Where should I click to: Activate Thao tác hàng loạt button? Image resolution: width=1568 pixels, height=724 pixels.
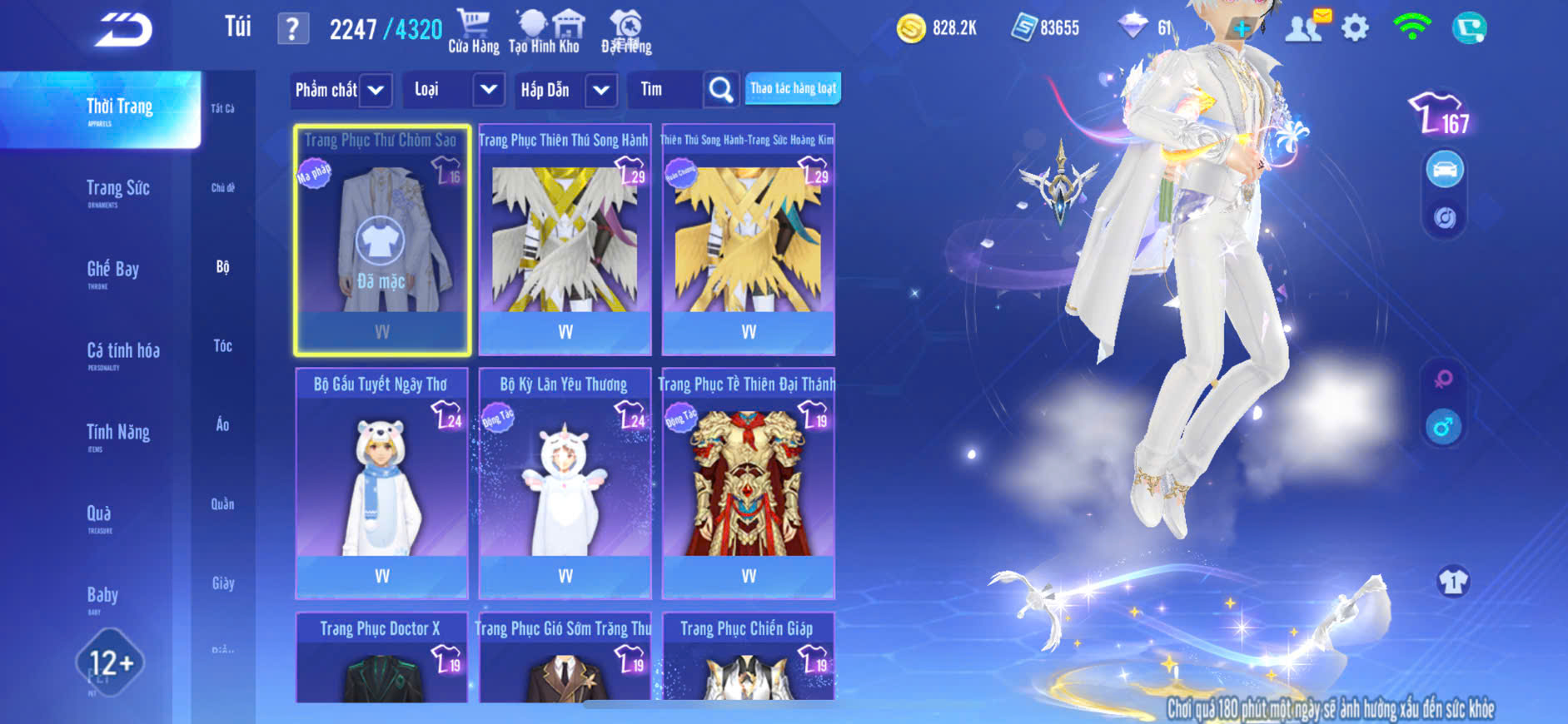click(793, 89)
